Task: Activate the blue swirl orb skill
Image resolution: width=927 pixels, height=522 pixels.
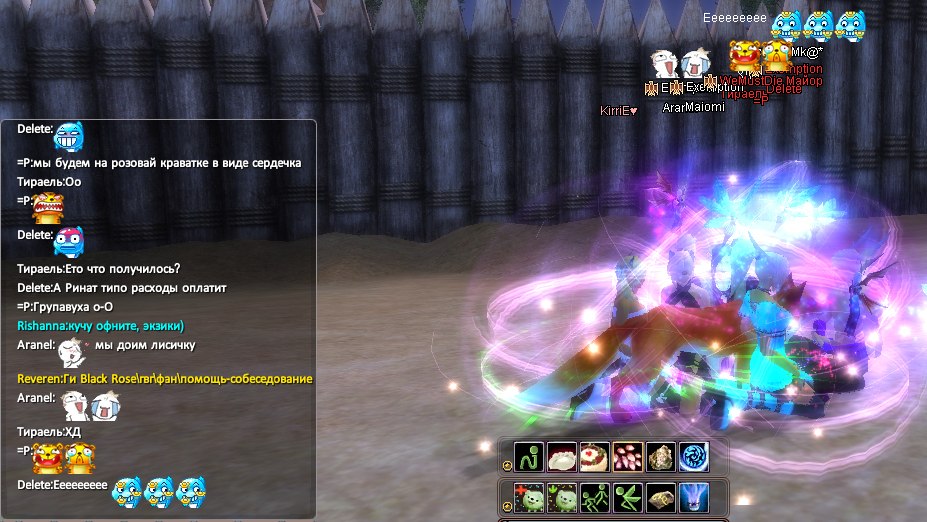Action: point(694,455)
